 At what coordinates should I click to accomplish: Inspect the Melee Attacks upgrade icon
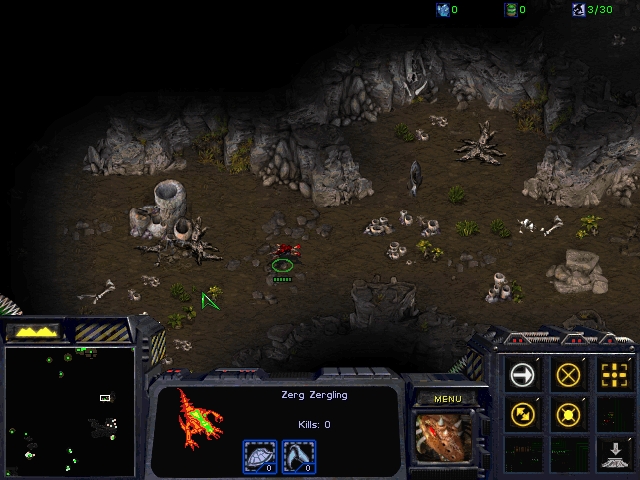coord(297,456)
